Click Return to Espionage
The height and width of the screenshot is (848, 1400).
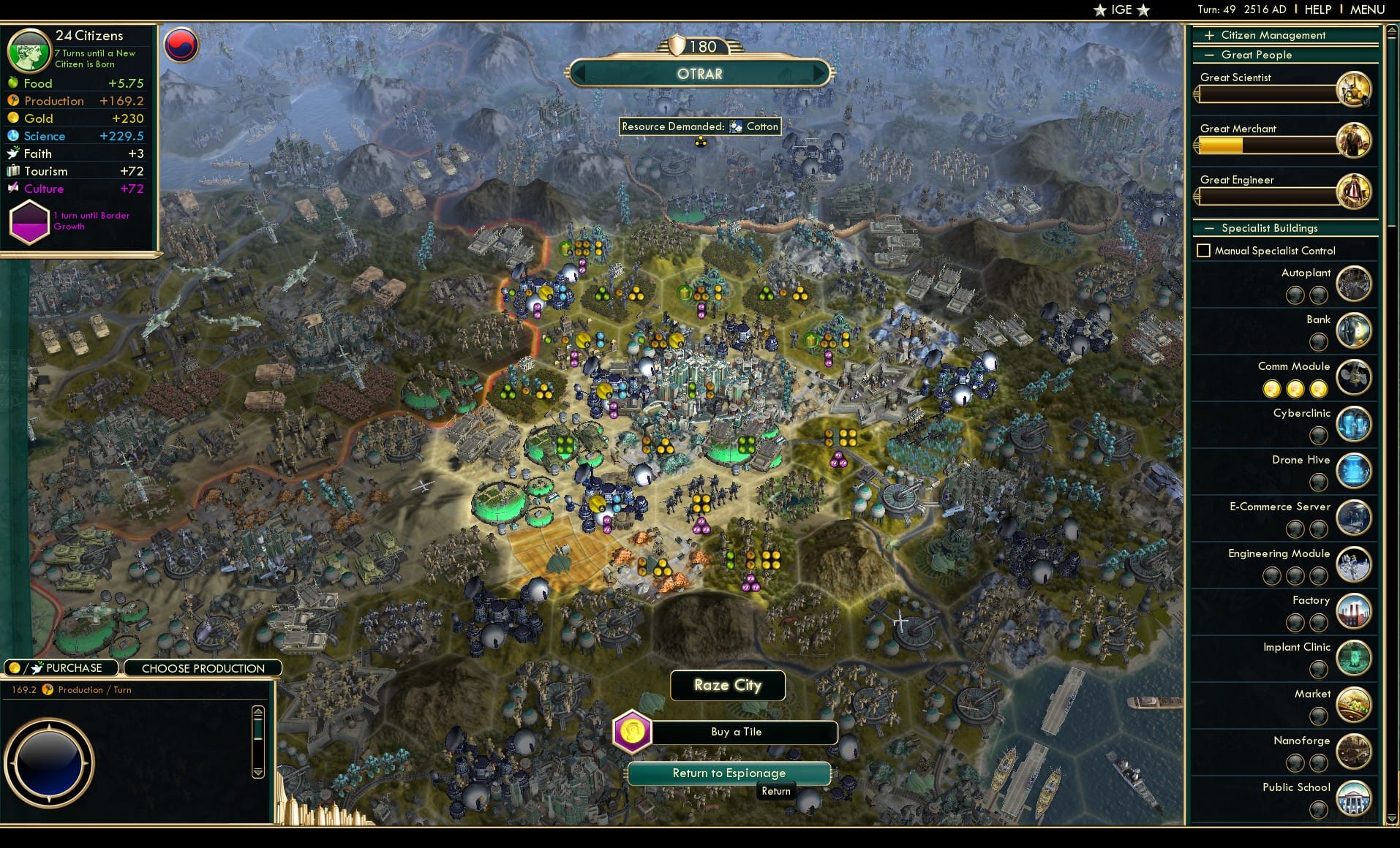click(729, 773)
